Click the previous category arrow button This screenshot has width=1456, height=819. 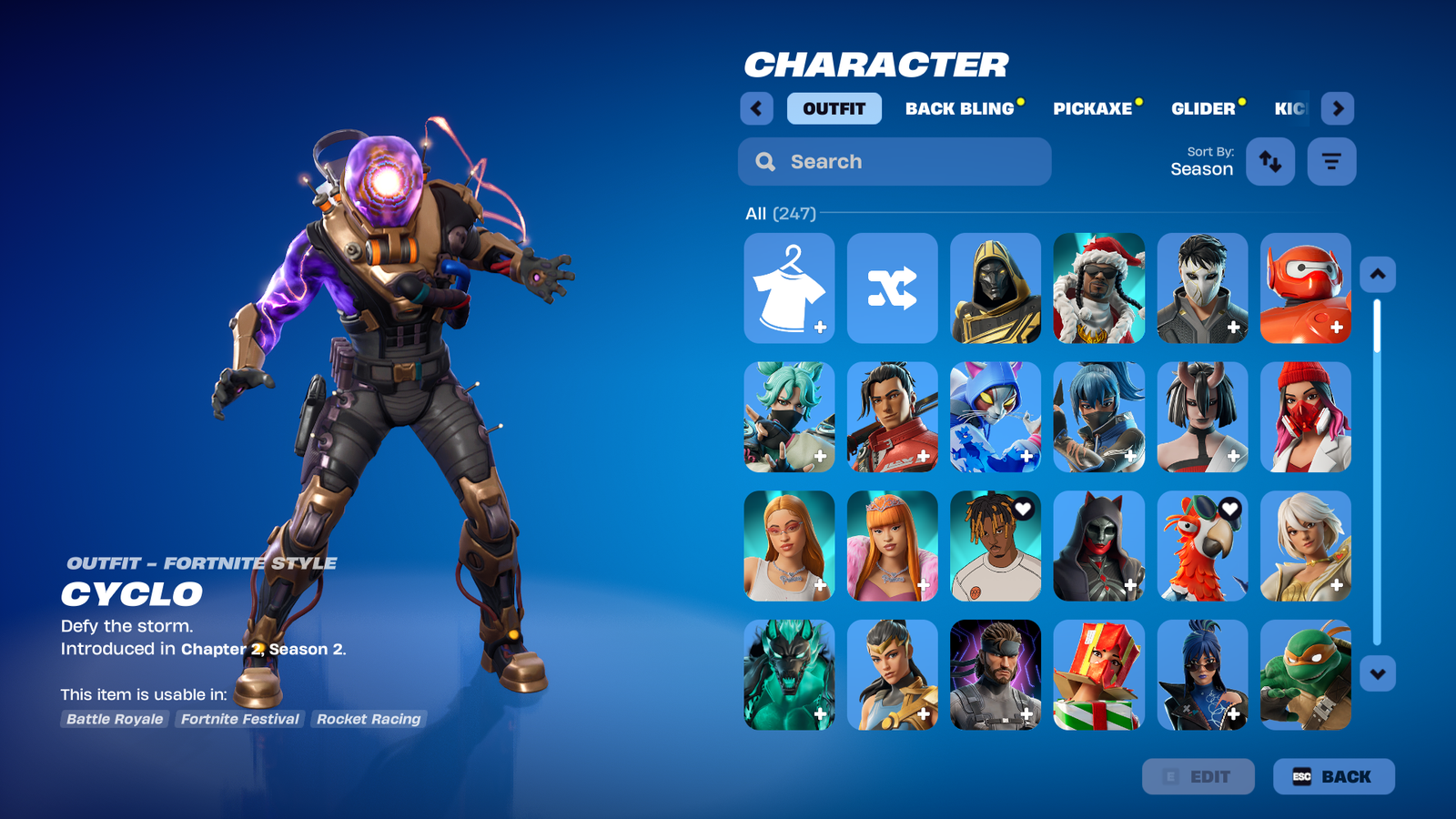point(756,108)
